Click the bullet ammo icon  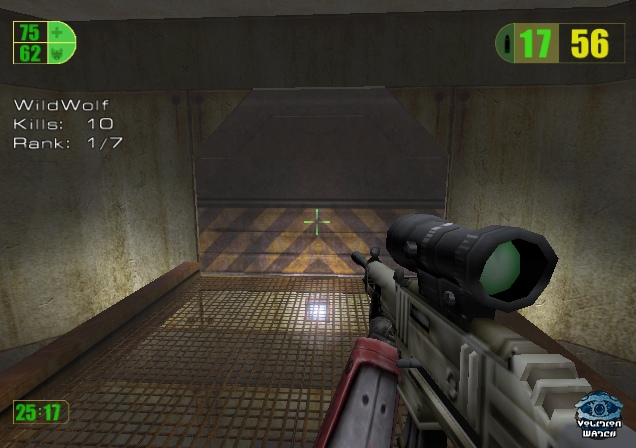pos(508,44)
